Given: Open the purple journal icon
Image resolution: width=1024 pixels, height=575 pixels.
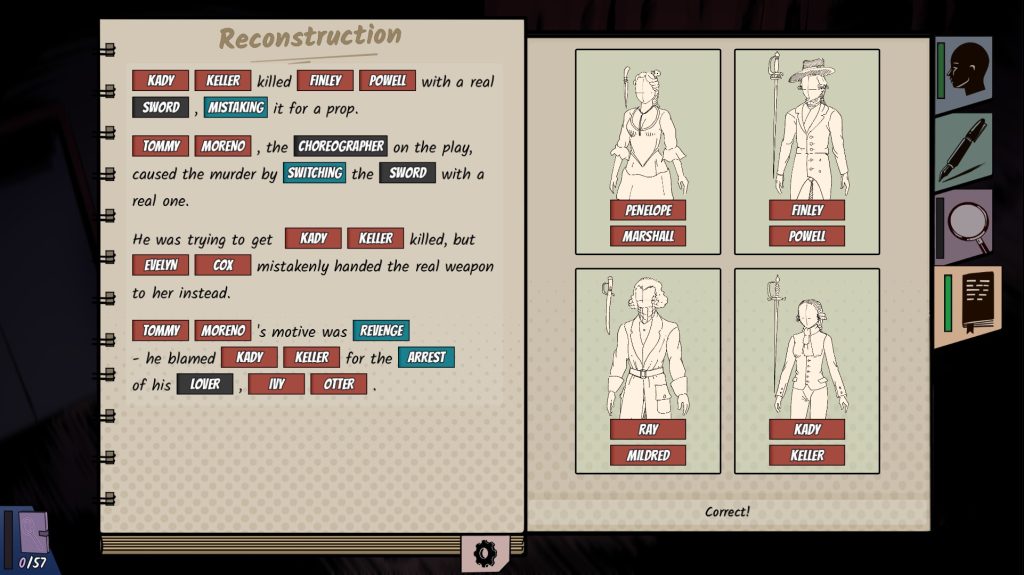Looking at the screenshot, I should click(33, 533).
